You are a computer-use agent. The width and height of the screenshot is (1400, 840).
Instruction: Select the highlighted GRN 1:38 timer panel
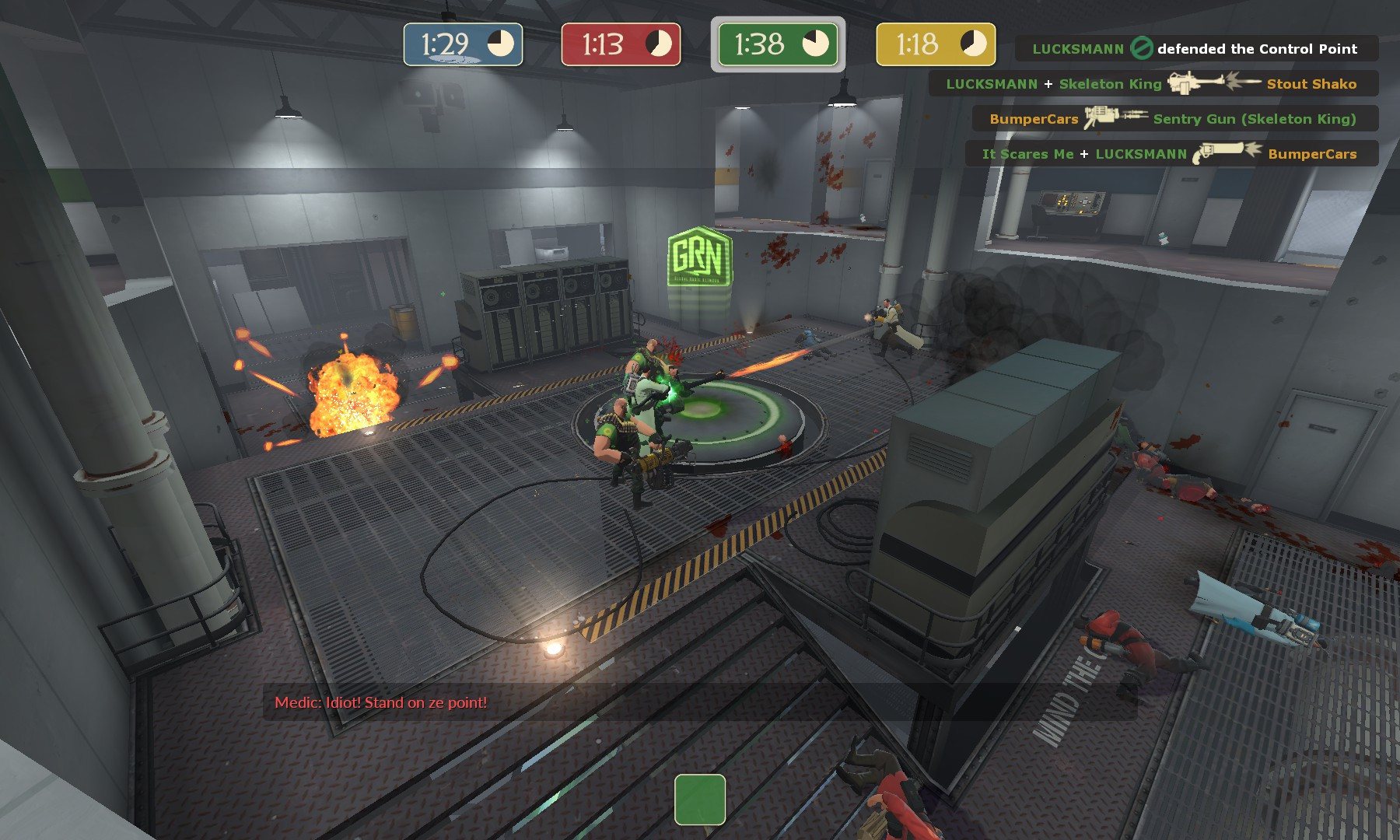pos(778,44)
